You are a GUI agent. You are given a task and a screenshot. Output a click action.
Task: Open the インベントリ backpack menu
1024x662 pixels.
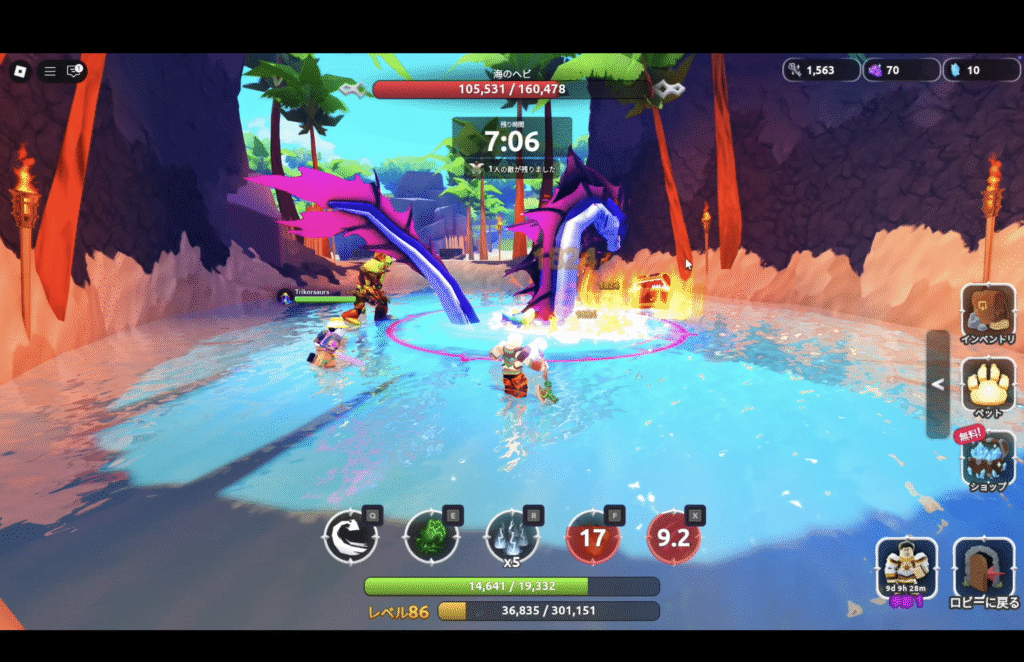[x=988, y=312]
